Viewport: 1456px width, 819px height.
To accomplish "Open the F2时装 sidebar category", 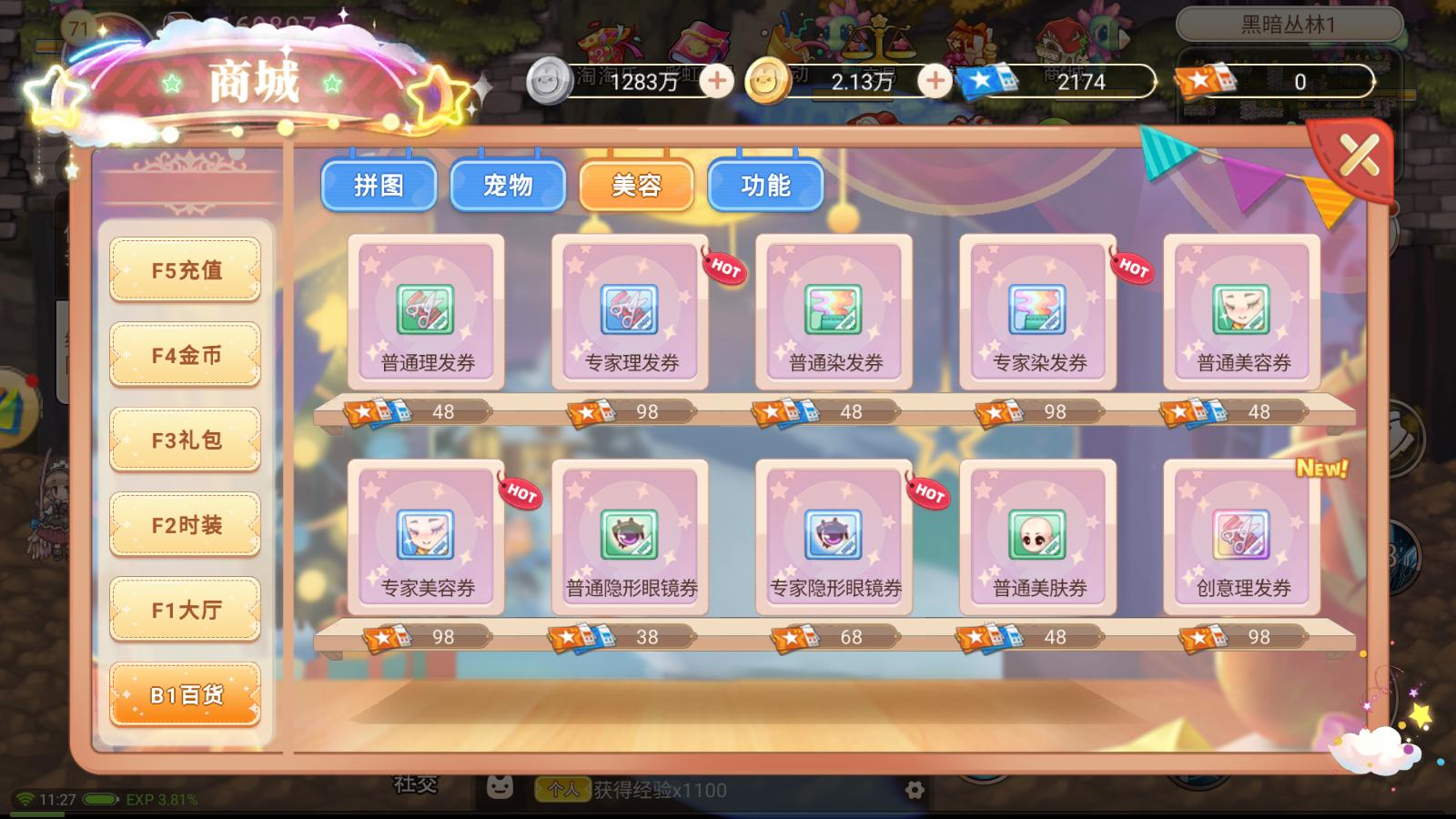I will click(185, 523).
